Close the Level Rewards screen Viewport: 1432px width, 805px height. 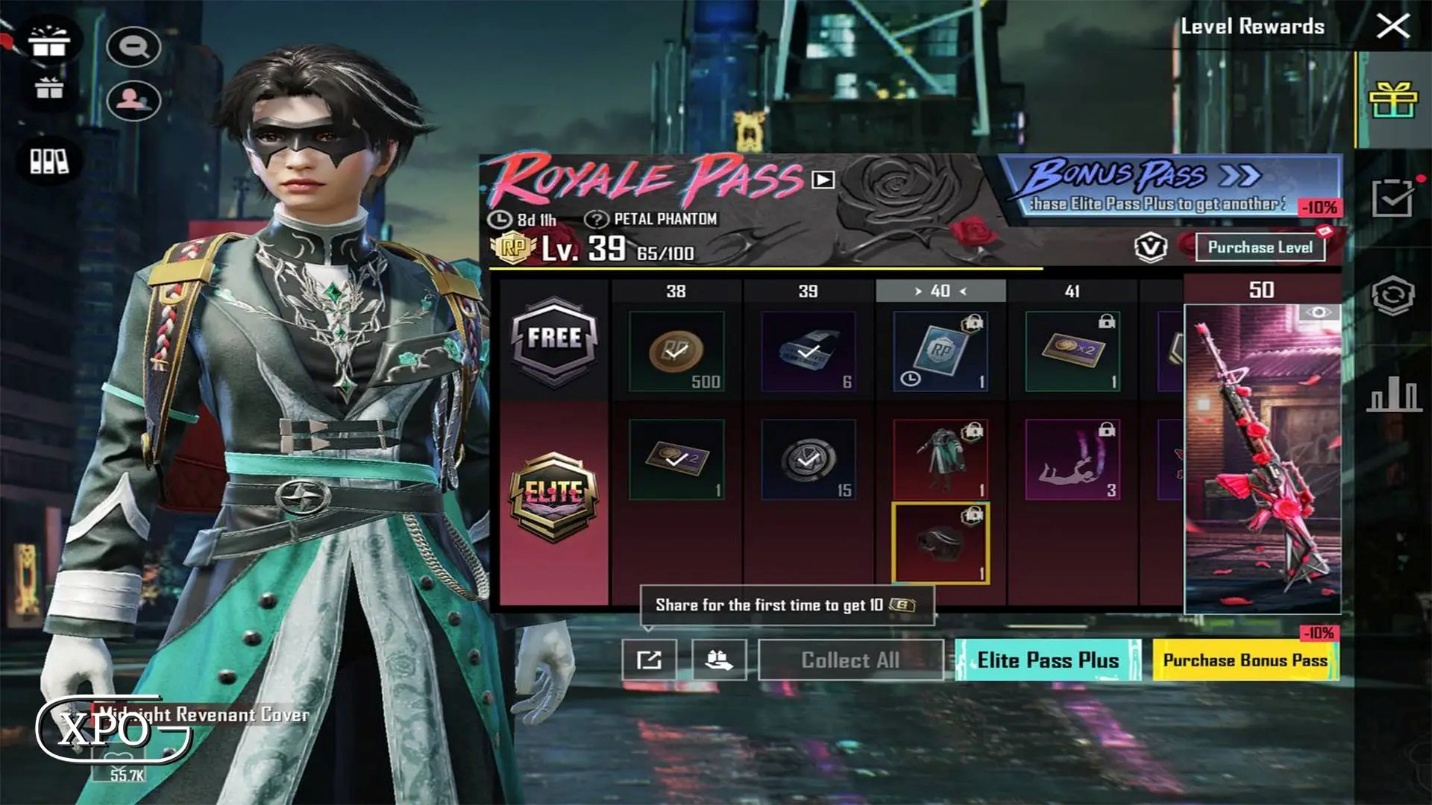pos(1392,26)
